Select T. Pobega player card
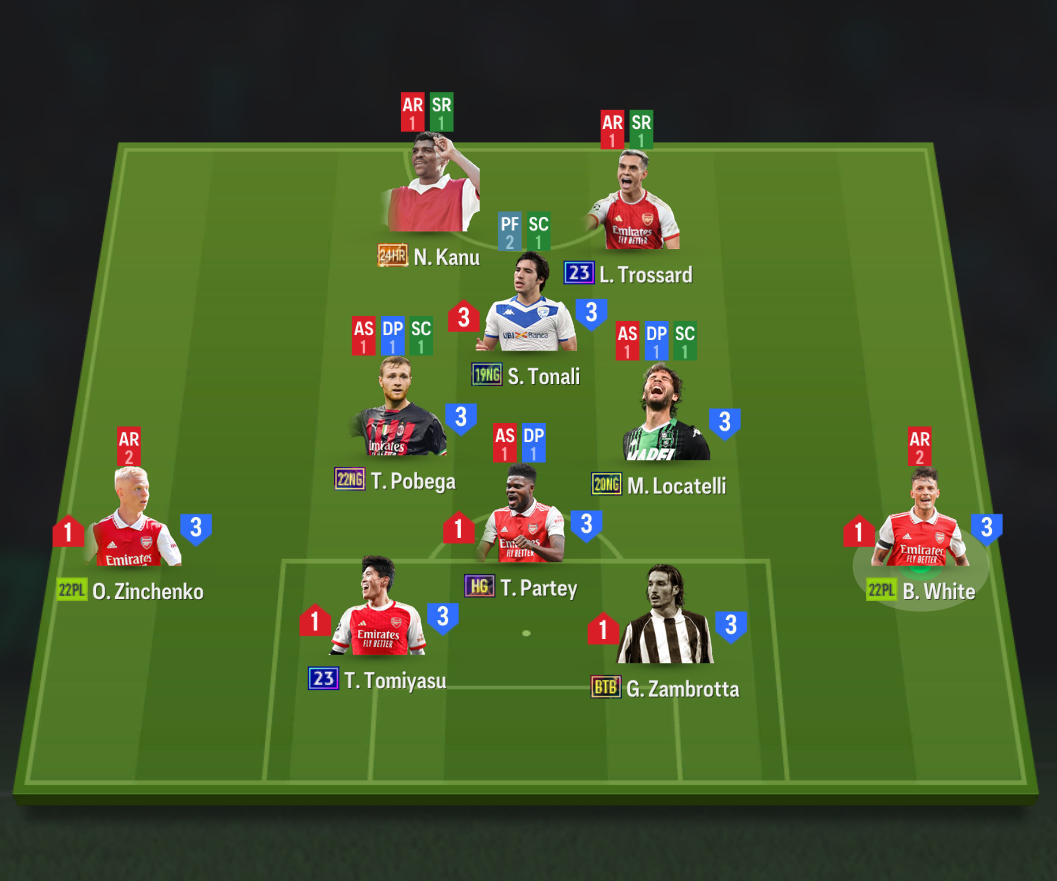Viewport: 1057px width, 881px height. pyautogui.click(x=397, y=414)
